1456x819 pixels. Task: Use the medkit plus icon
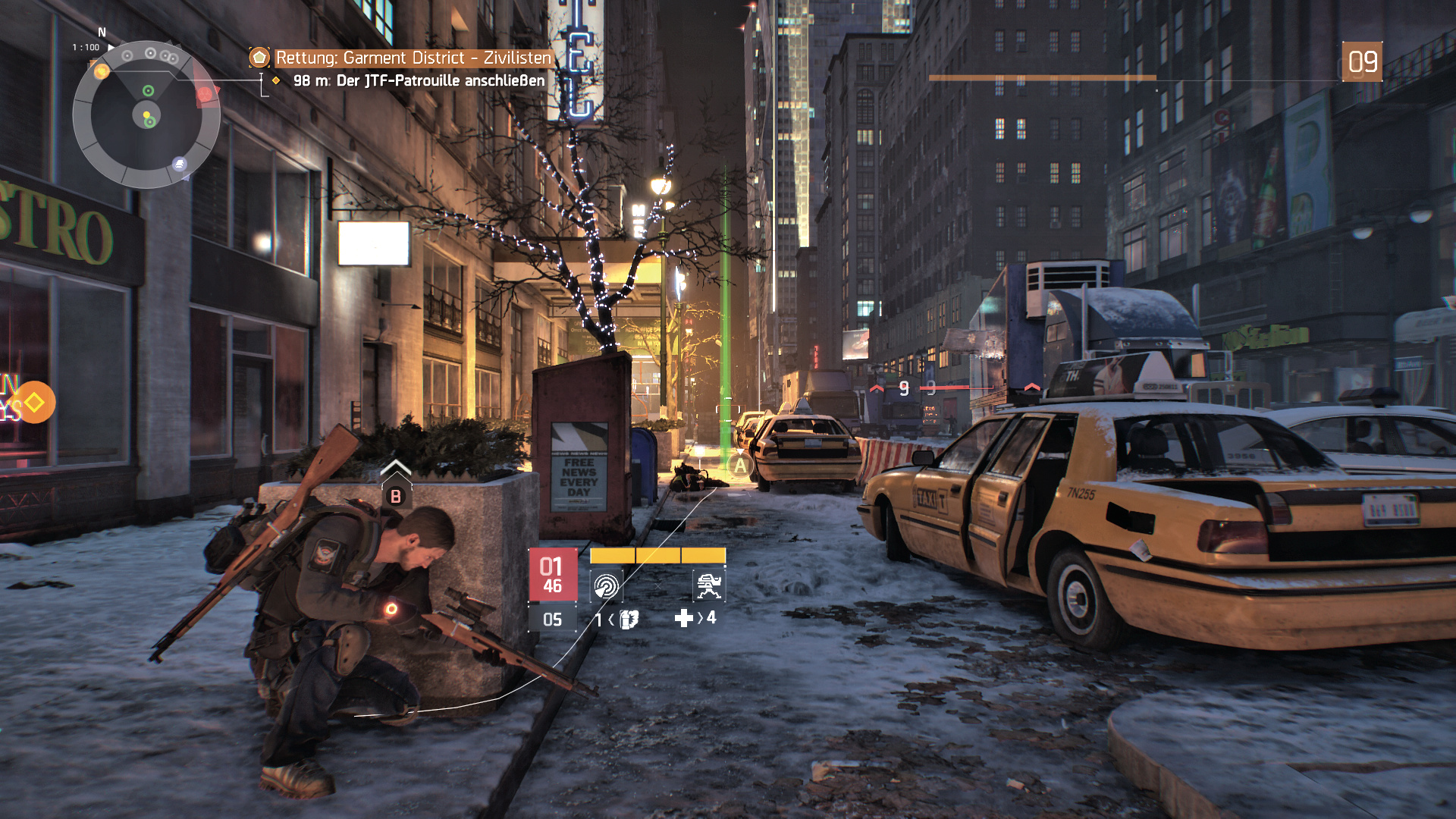[683, 619]
